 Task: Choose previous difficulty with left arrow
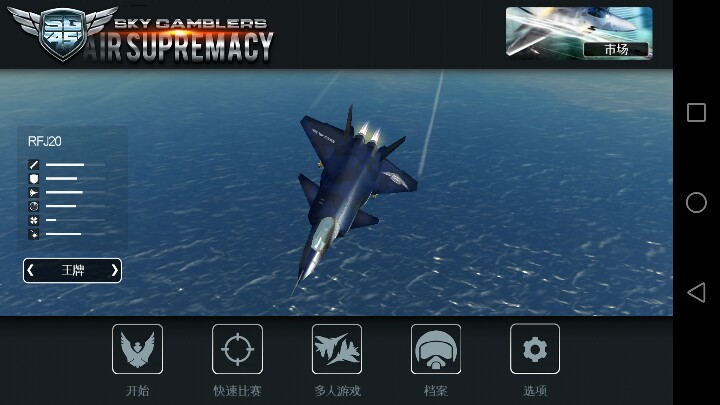(x=31, y=270)
